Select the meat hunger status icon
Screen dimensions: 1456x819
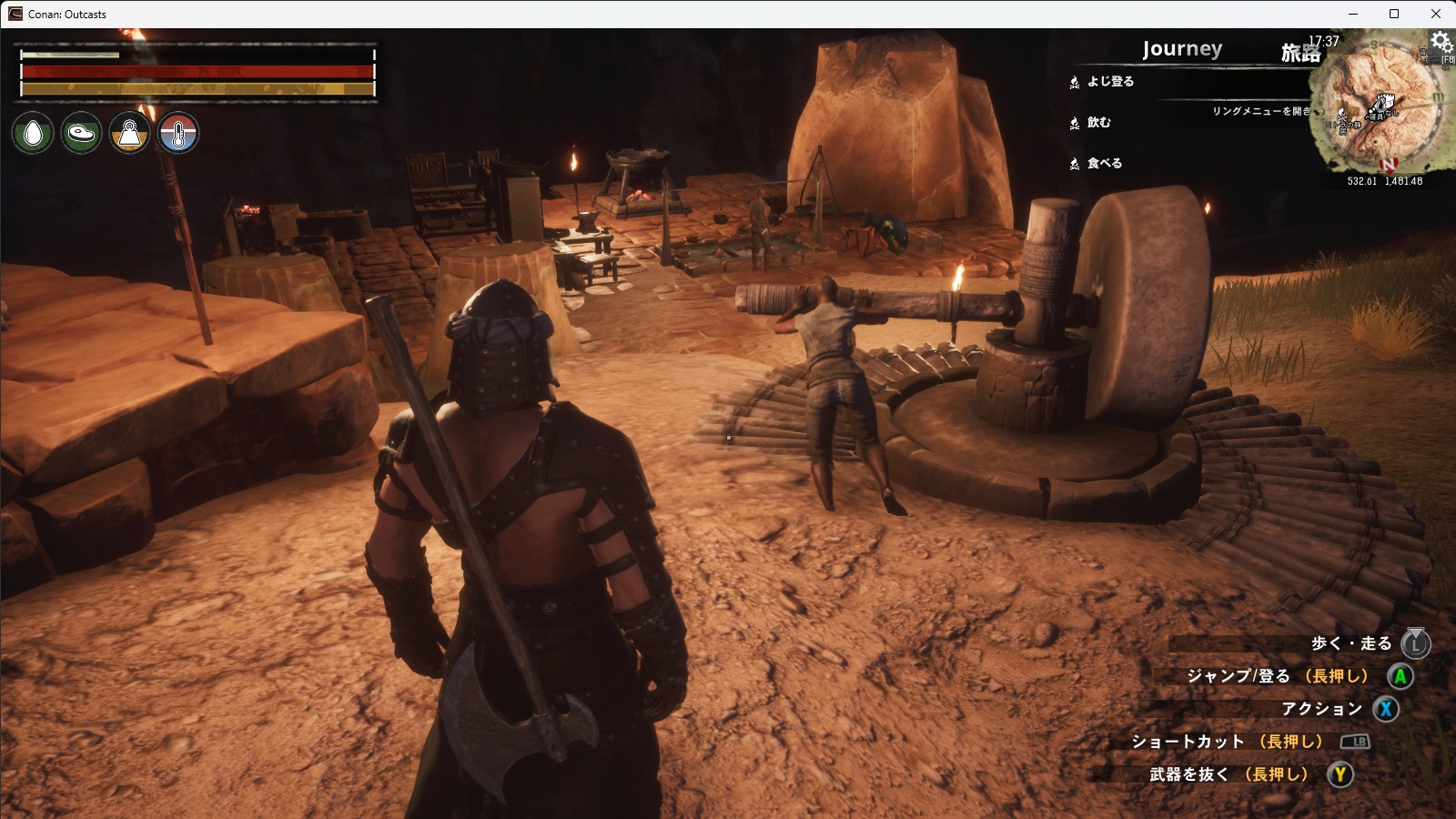[x=81, y=134]
